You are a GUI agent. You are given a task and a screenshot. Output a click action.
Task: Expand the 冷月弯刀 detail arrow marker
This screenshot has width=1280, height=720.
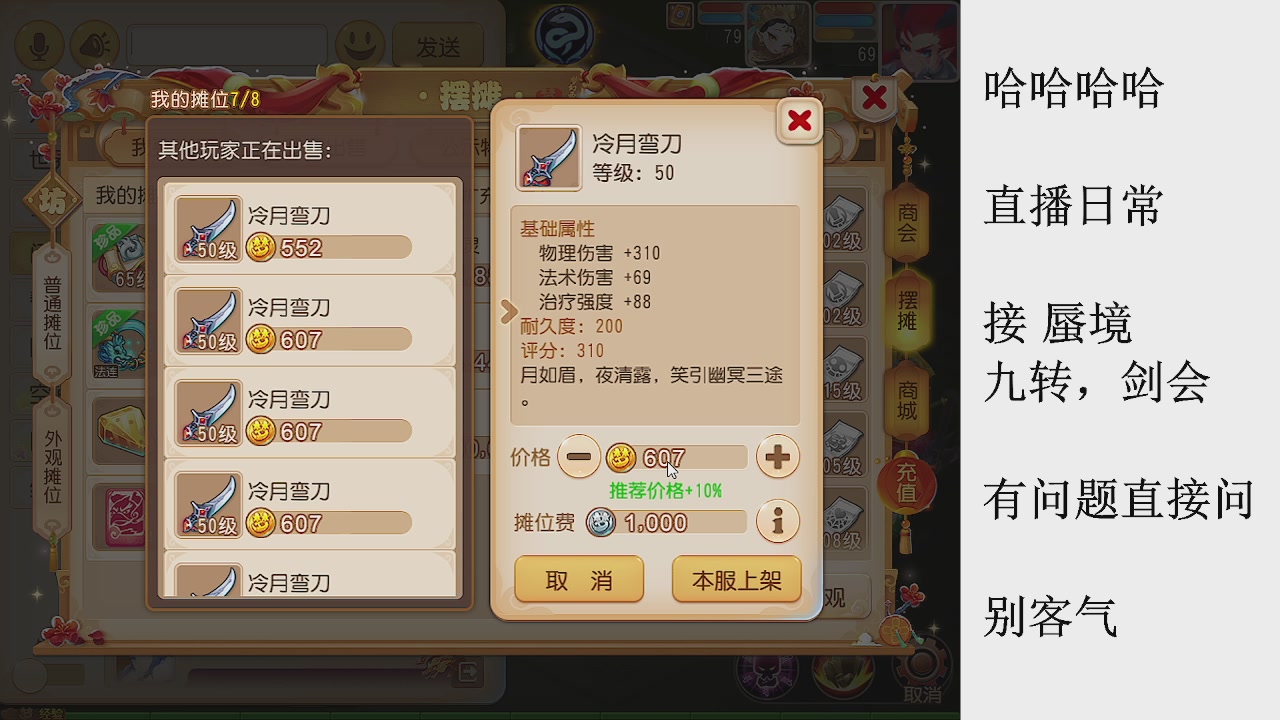[508, 313]
